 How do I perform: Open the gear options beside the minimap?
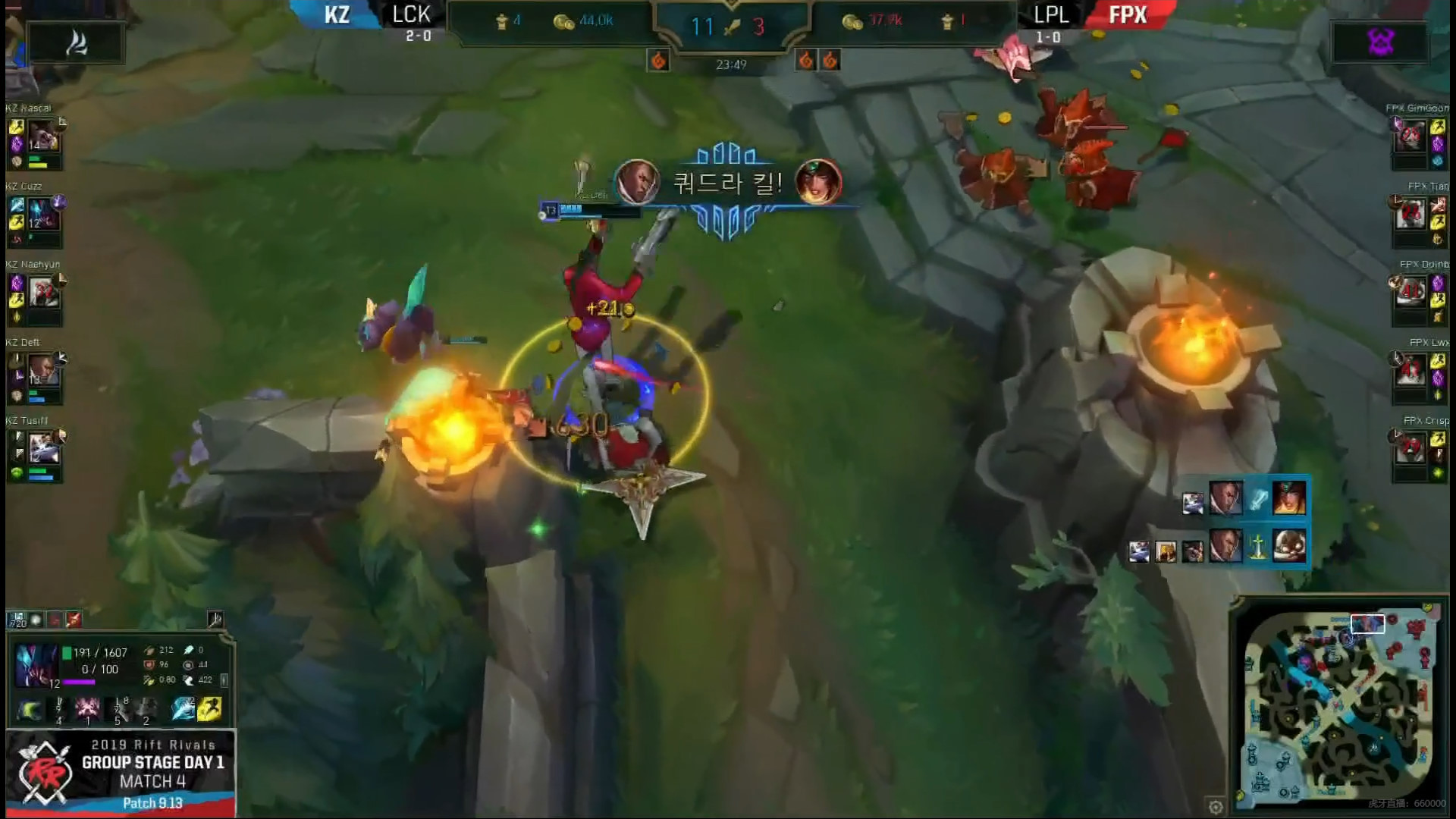pos(1215,806)
